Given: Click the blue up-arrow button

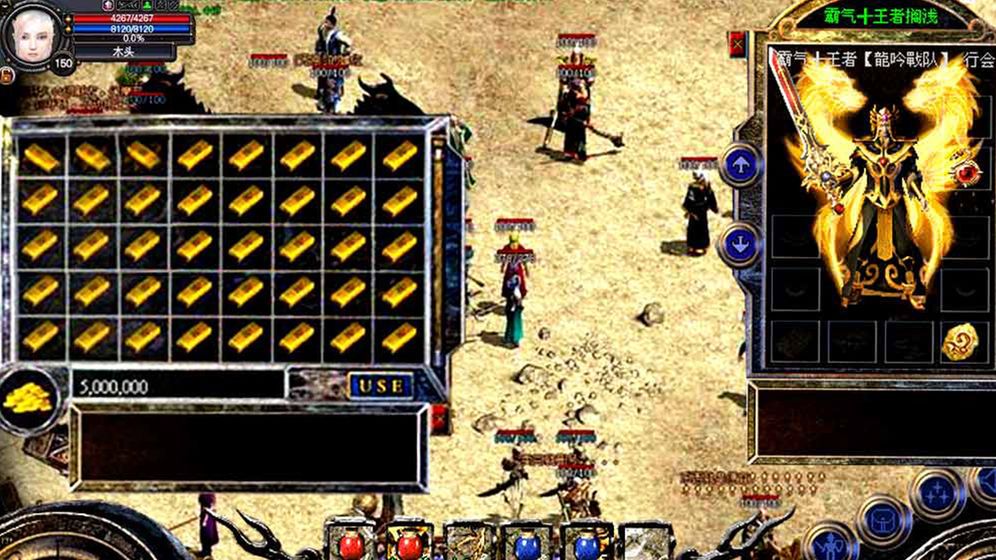Looking at the screenshot, I should [x=740, y=165].
